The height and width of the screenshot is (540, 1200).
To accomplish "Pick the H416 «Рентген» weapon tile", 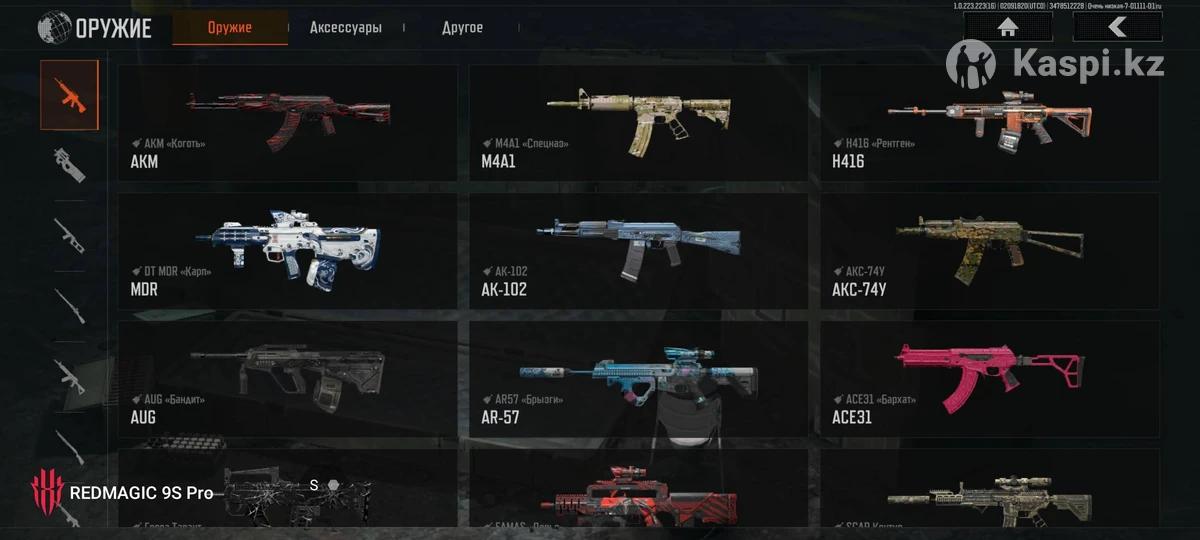I will click(990, 123).
